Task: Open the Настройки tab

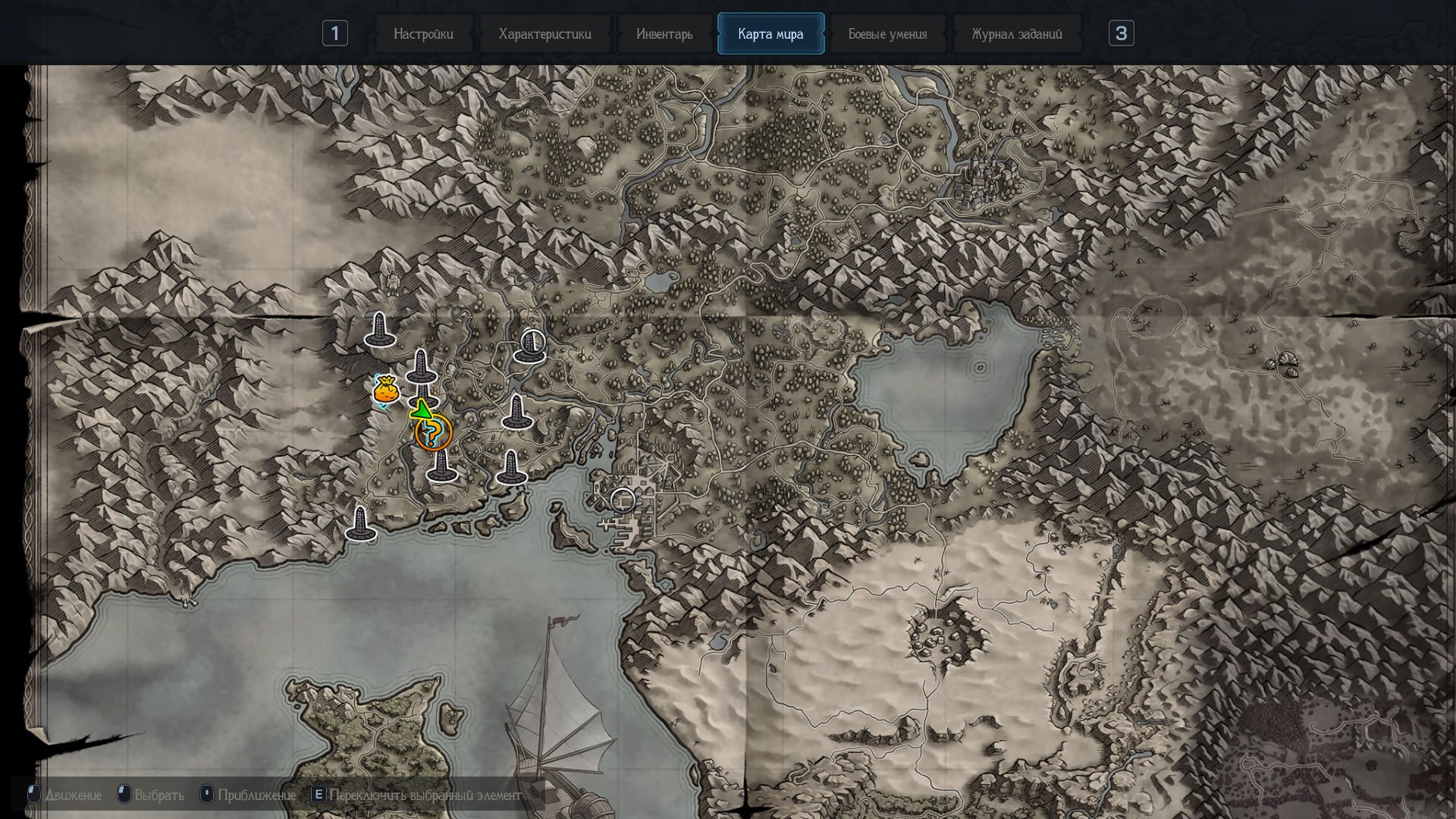Action: pyautogui.click(x=423, y=34)
